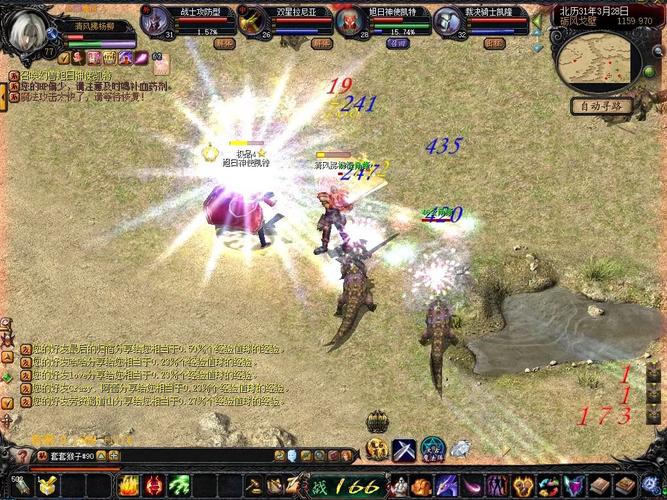The image size is (667, 500).
Task: Click the golden lion emblem icon
Action: [x=377, y=450]
